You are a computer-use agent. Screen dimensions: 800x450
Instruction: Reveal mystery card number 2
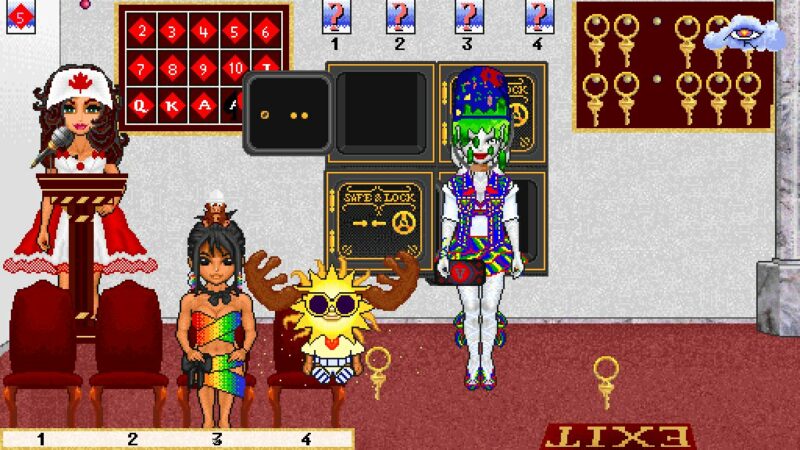(x=400, y=16)
